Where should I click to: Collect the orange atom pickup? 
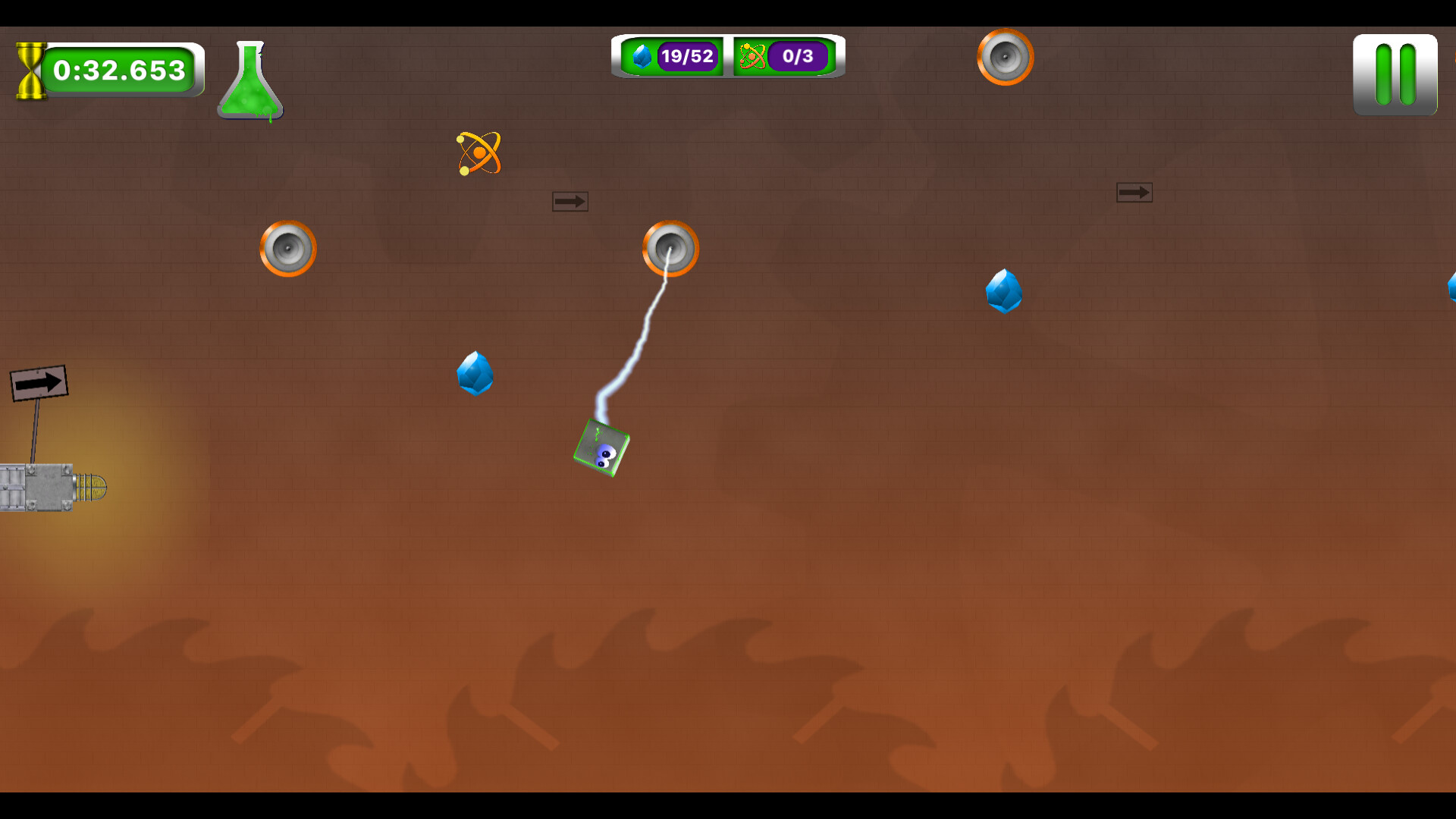point(478,152)
